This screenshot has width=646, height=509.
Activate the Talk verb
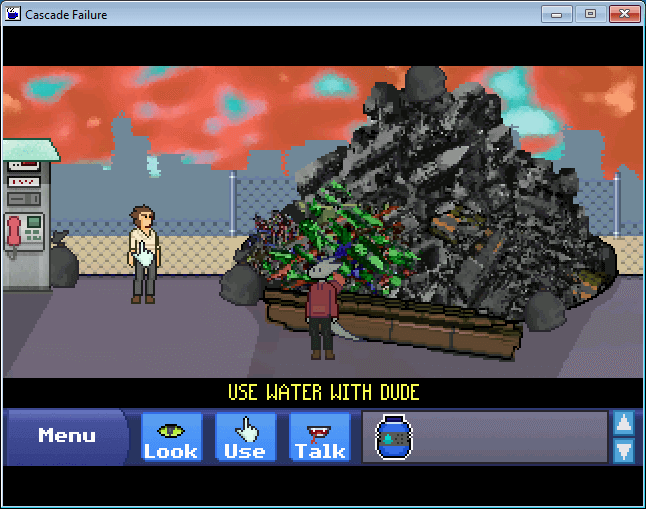pos(319,438)
